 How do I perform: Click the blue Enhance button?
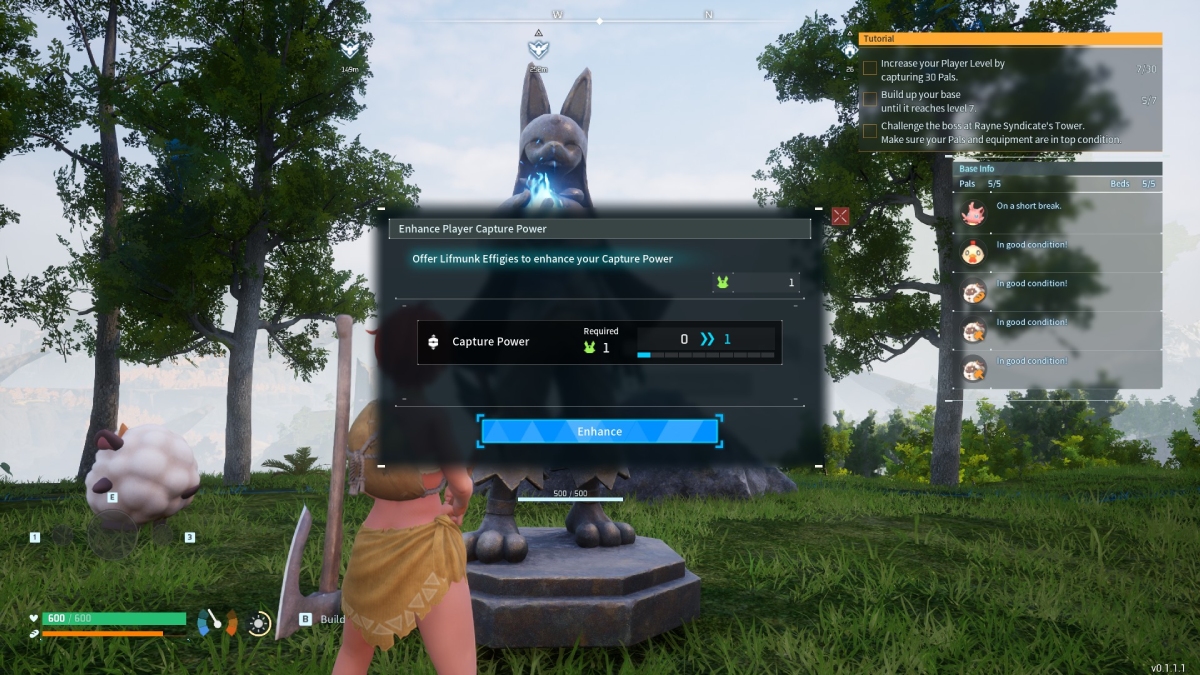(x=599, y=431)
